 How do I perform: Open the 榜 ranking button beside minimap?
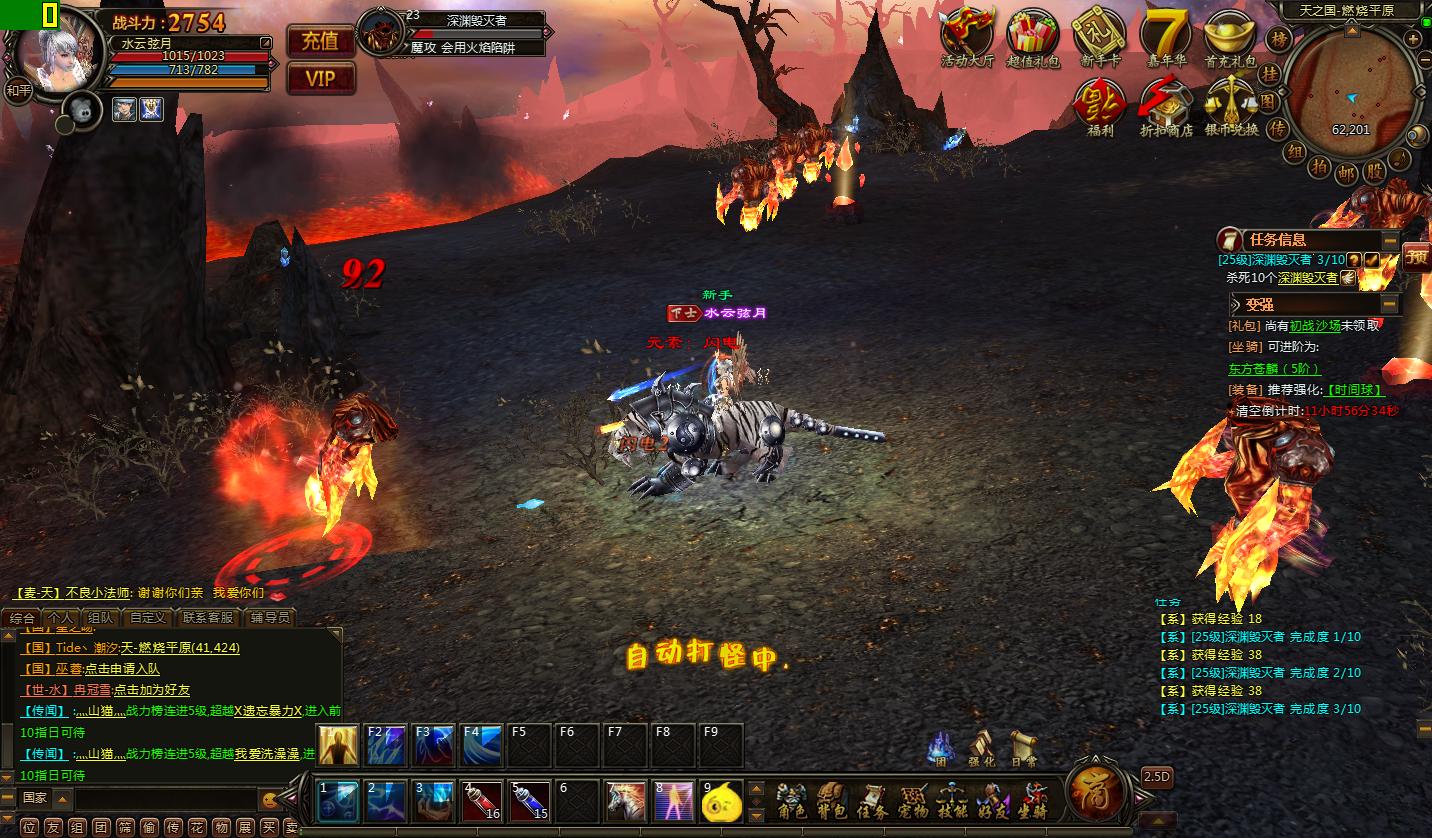pos(1277,40)
